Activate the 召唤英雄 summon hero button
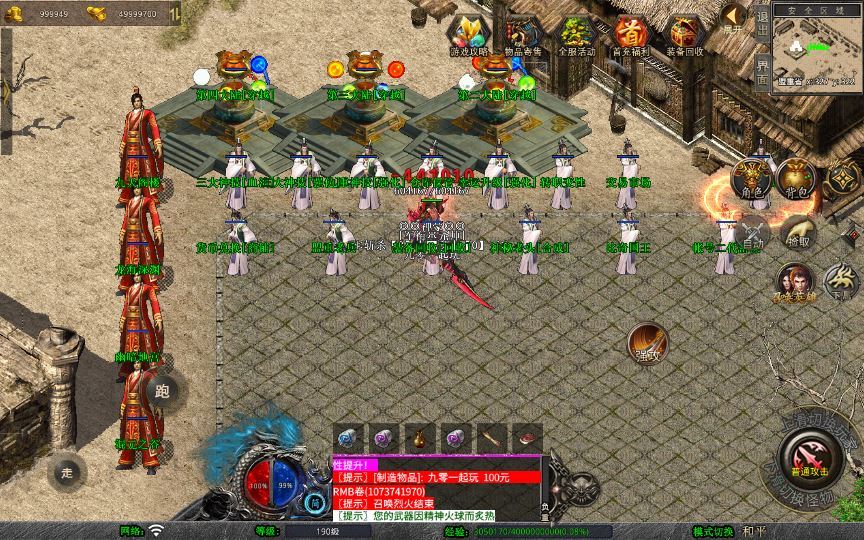Screen dimensions: 864x540 point(794,281)
